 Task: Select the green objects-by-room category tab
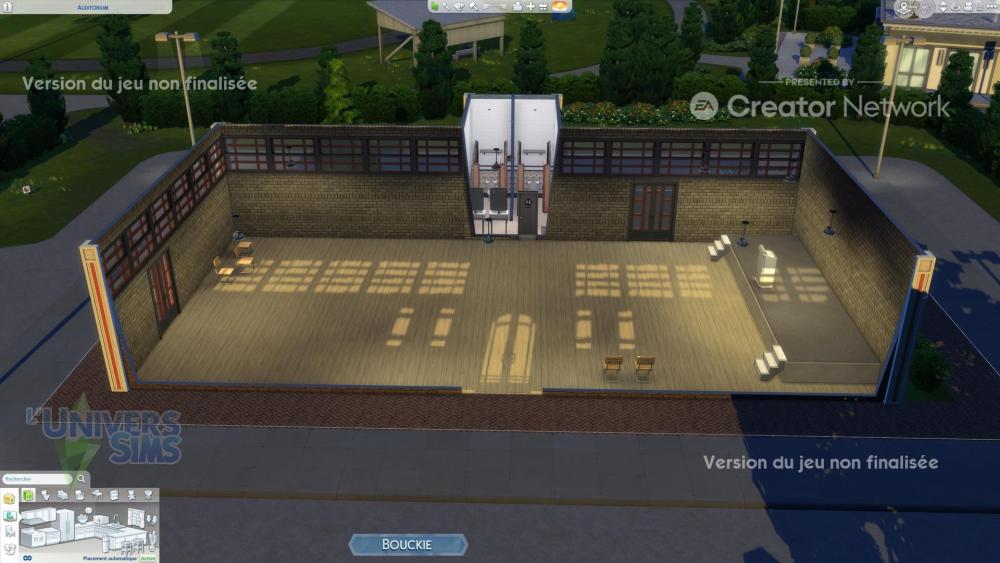pyautogui.click(x=29, y=495)
